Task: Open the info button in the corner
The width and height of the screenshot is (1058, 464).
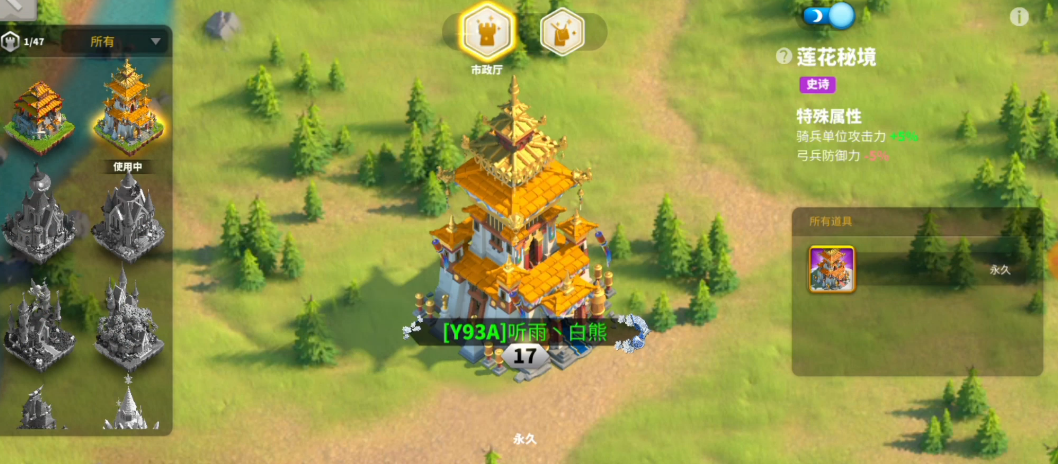Action: click(x=1019, y=16)
